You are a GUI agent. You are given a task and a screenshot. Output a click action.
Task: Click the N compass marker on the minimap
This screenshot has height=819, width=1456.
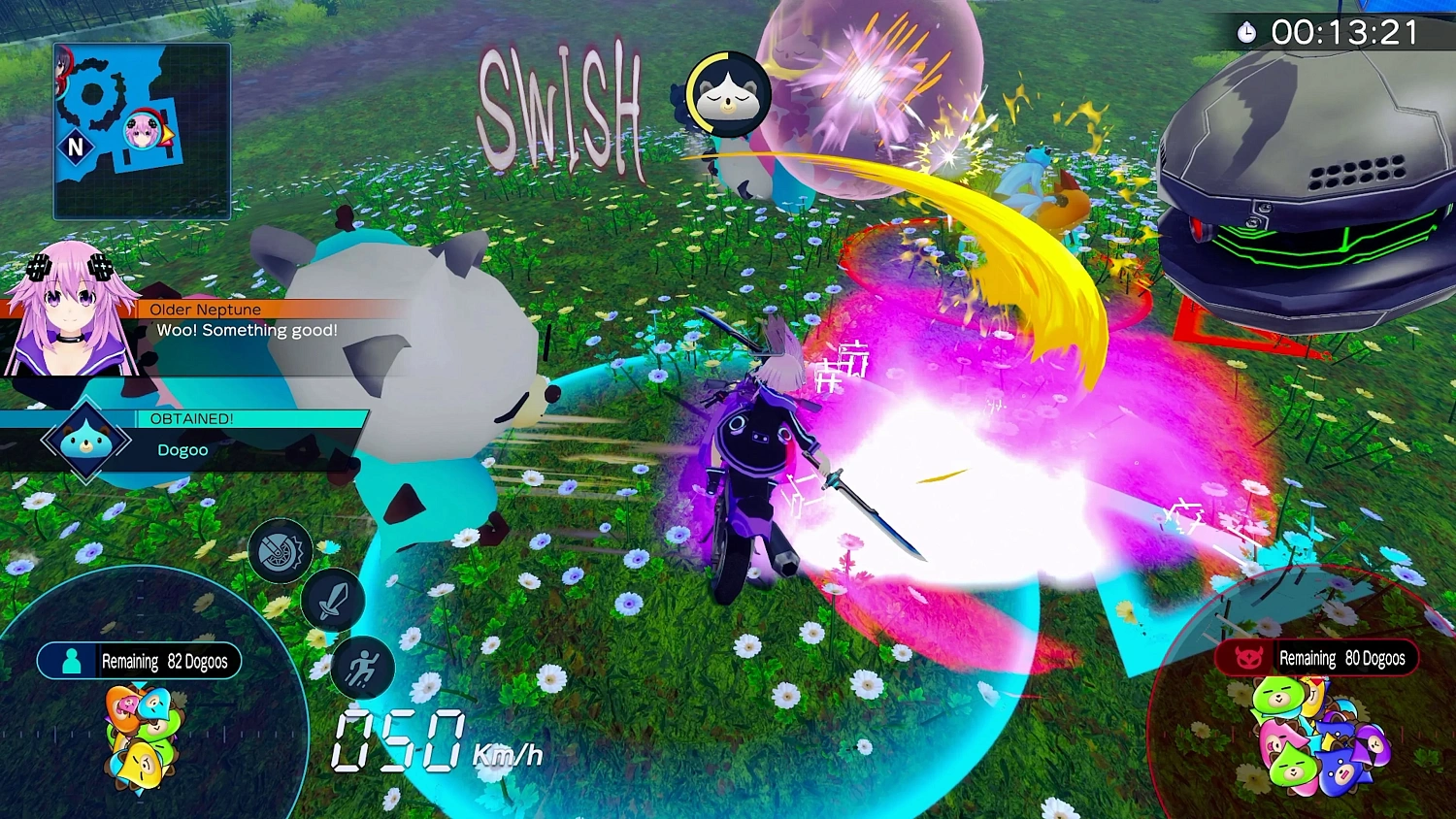[x=78, y=147]
